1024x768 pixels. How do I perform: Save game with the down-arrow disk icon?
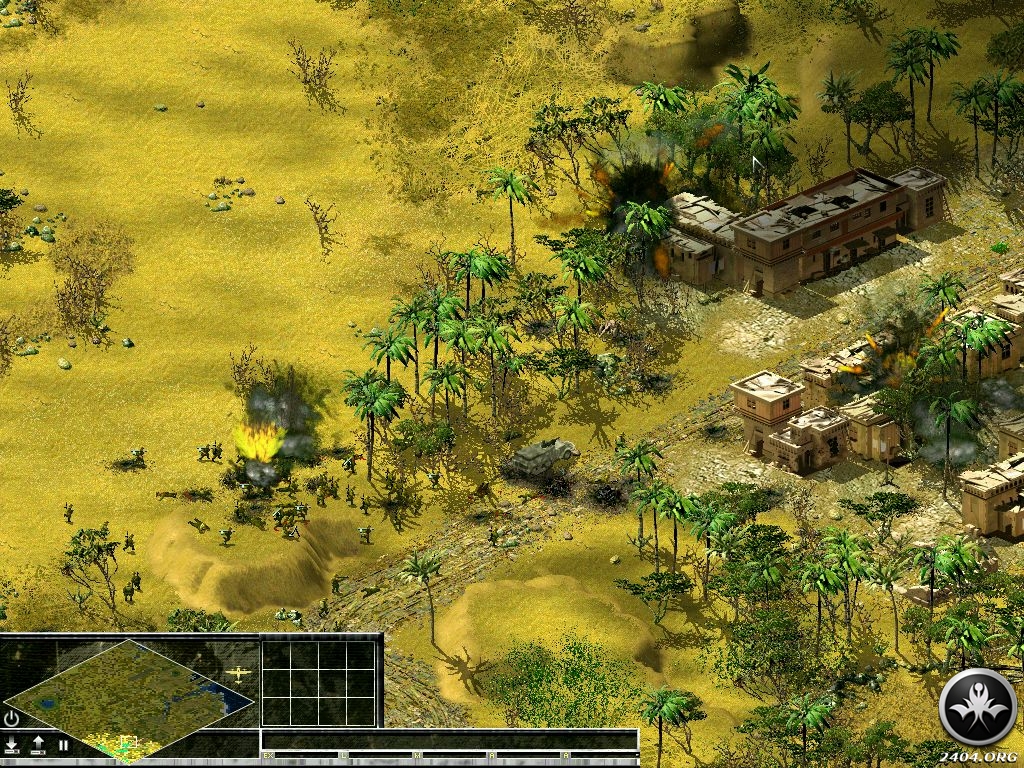click(12, 744)
